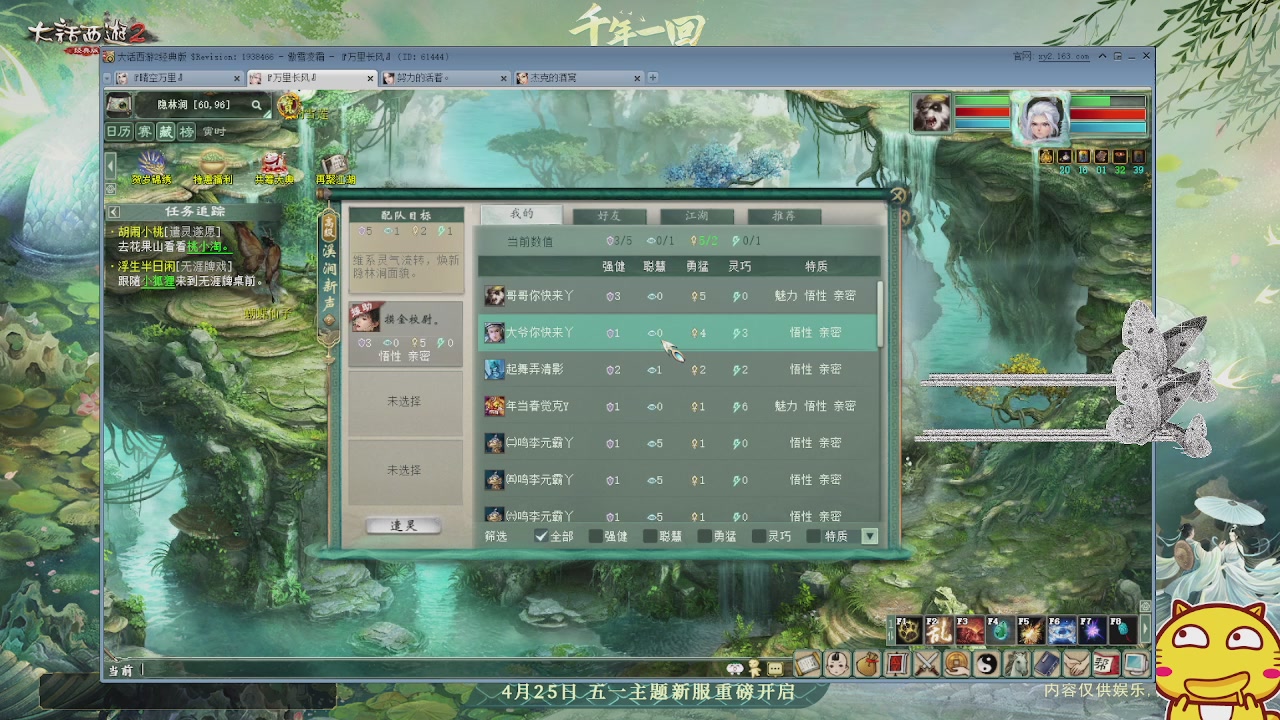Switch to the 好友 tab in the dialog
Screen dimensions: 1280x720
(x=608, y=214)
